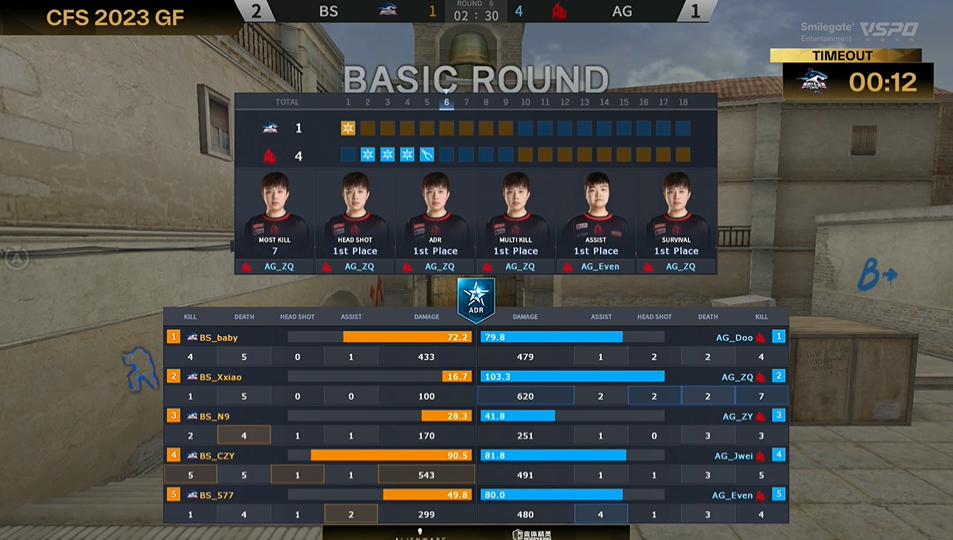View the Multi Kill award card

(x=516, y=222)
